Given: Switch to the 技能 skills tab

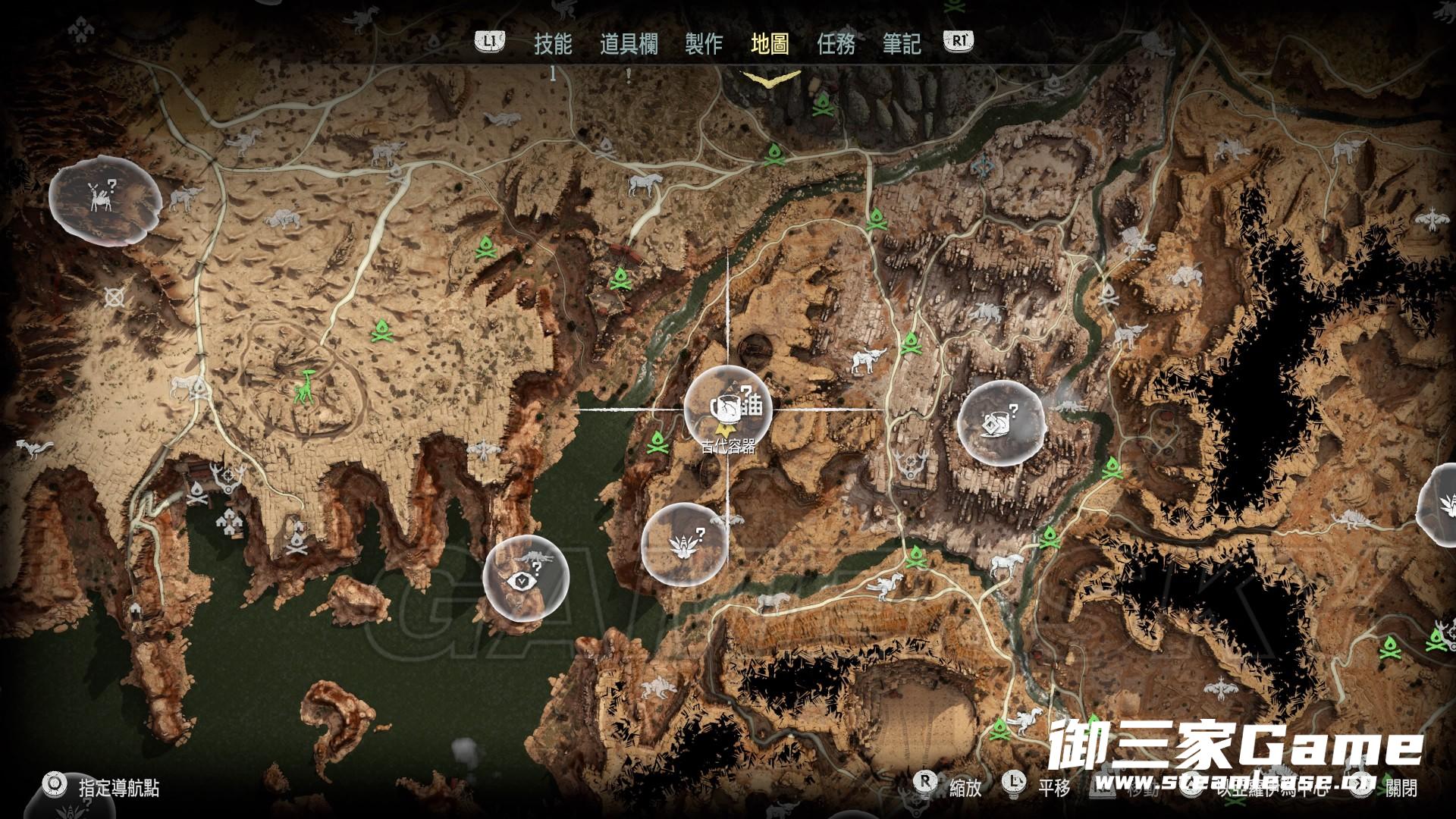Looking at the screenshot, I should (553, 44).
